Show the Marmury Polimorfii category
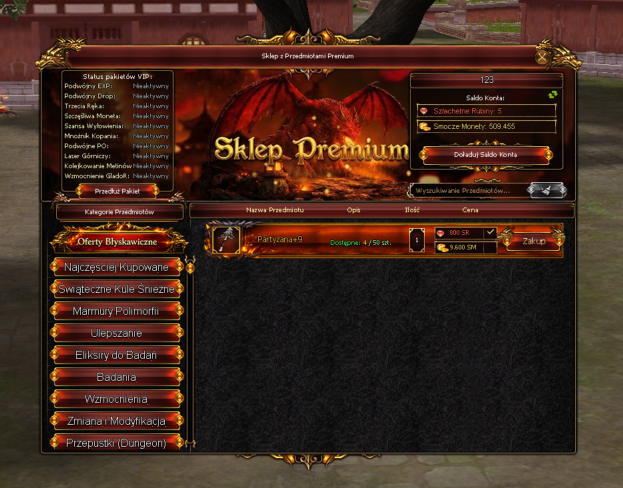 [118, 311]
